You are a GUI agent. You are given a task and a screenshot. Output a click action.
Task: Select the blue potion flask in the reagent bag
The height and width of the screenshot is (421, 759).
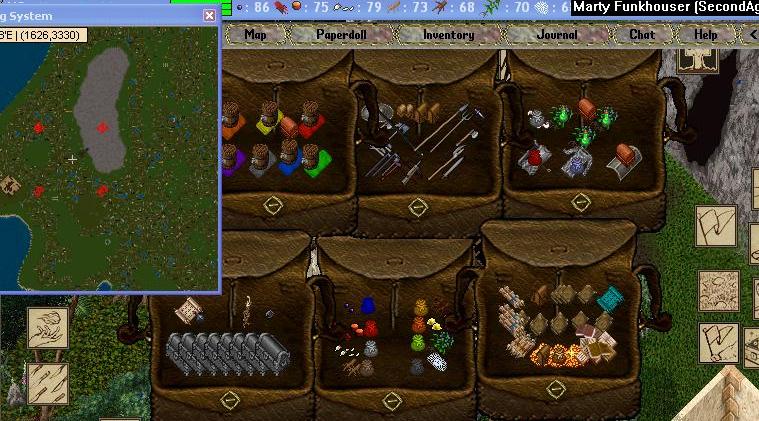367,305
